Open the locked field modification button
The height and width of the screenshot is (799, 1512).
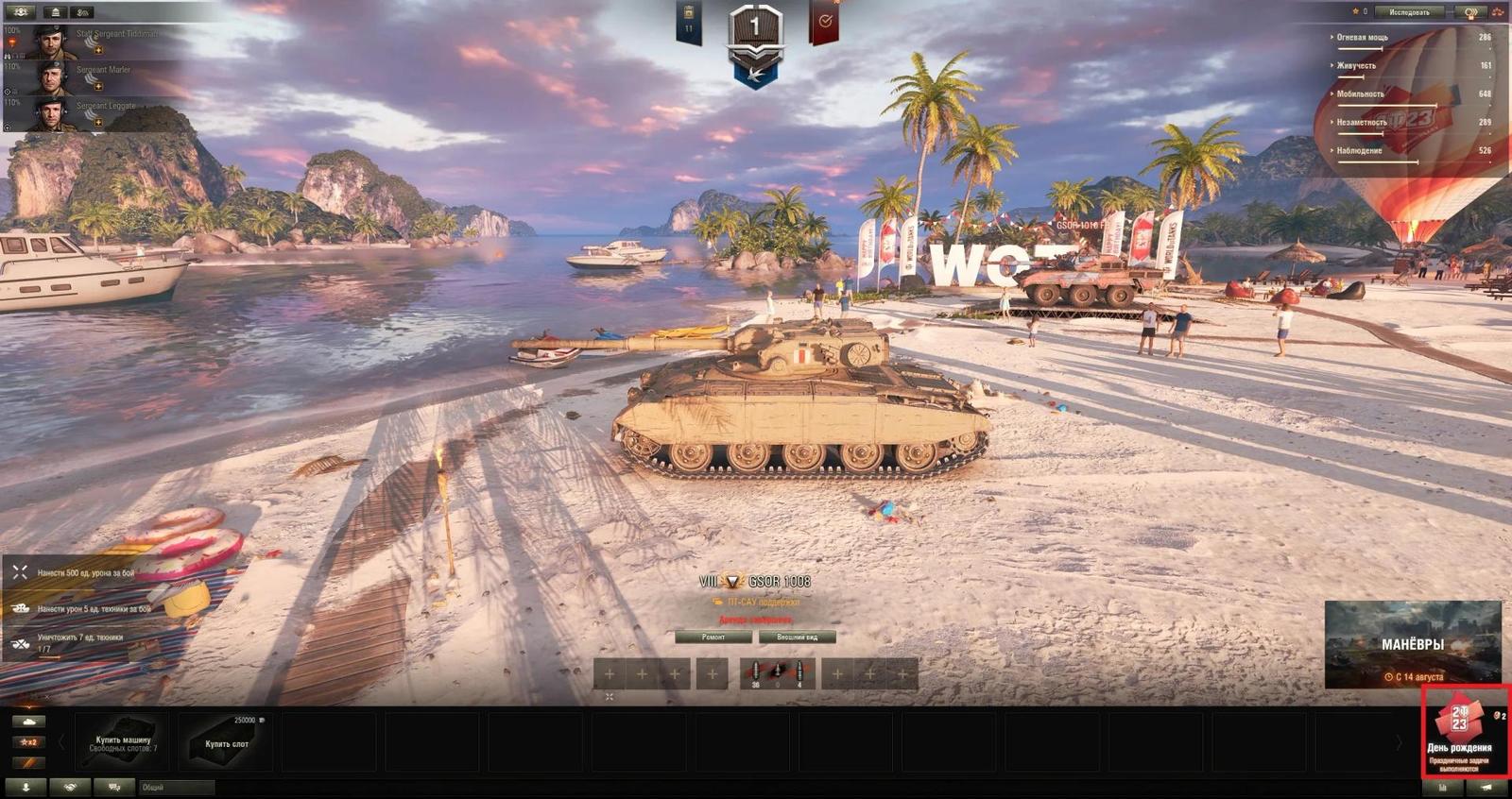tap(609, 697)
